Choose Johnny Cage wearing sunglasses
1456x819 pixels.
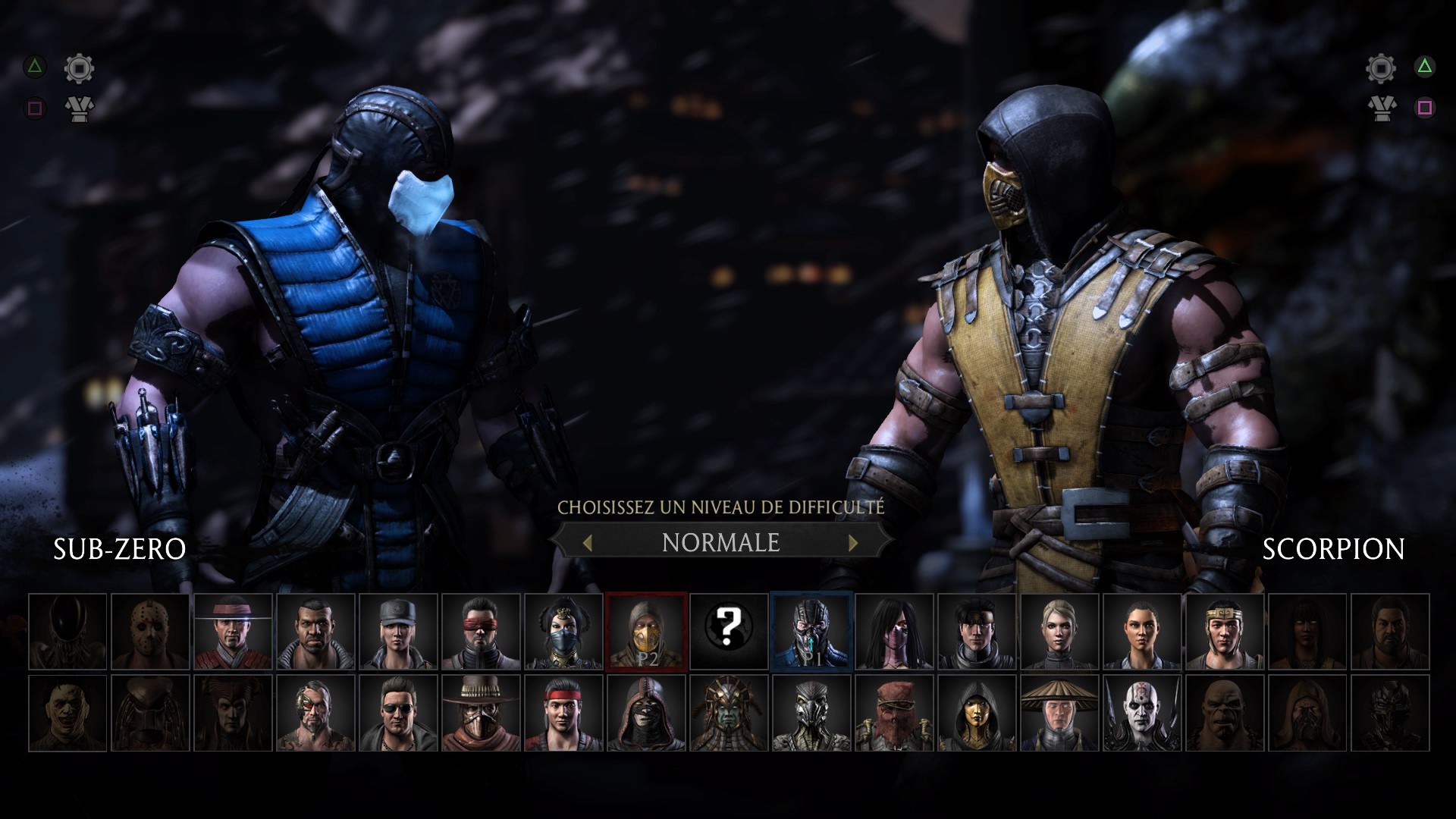(x=398, y=714)
